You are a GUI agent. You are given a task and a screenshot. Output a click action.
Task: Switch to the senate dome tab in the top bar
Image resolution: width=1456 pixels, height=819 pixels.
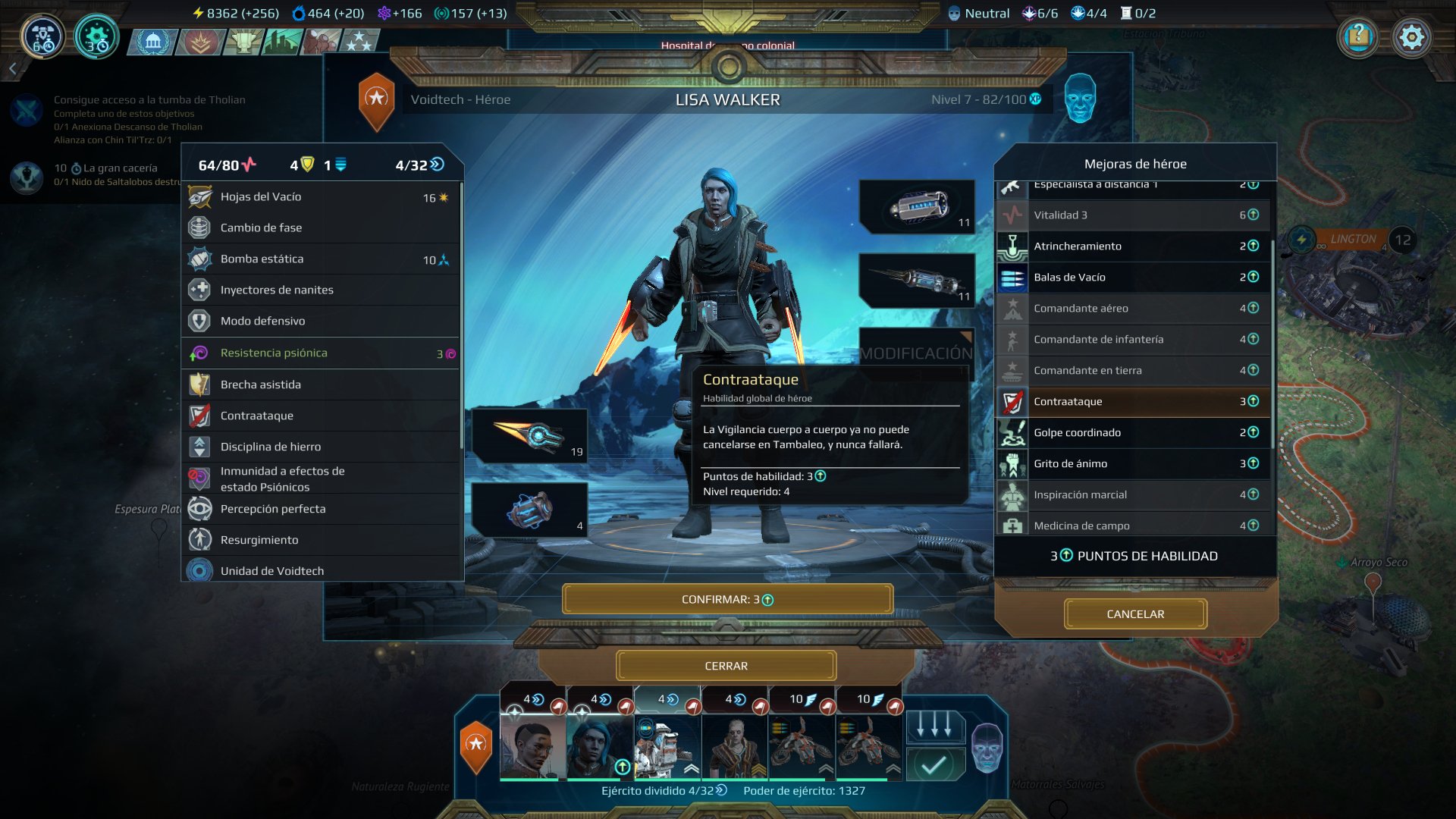point(153,43)
